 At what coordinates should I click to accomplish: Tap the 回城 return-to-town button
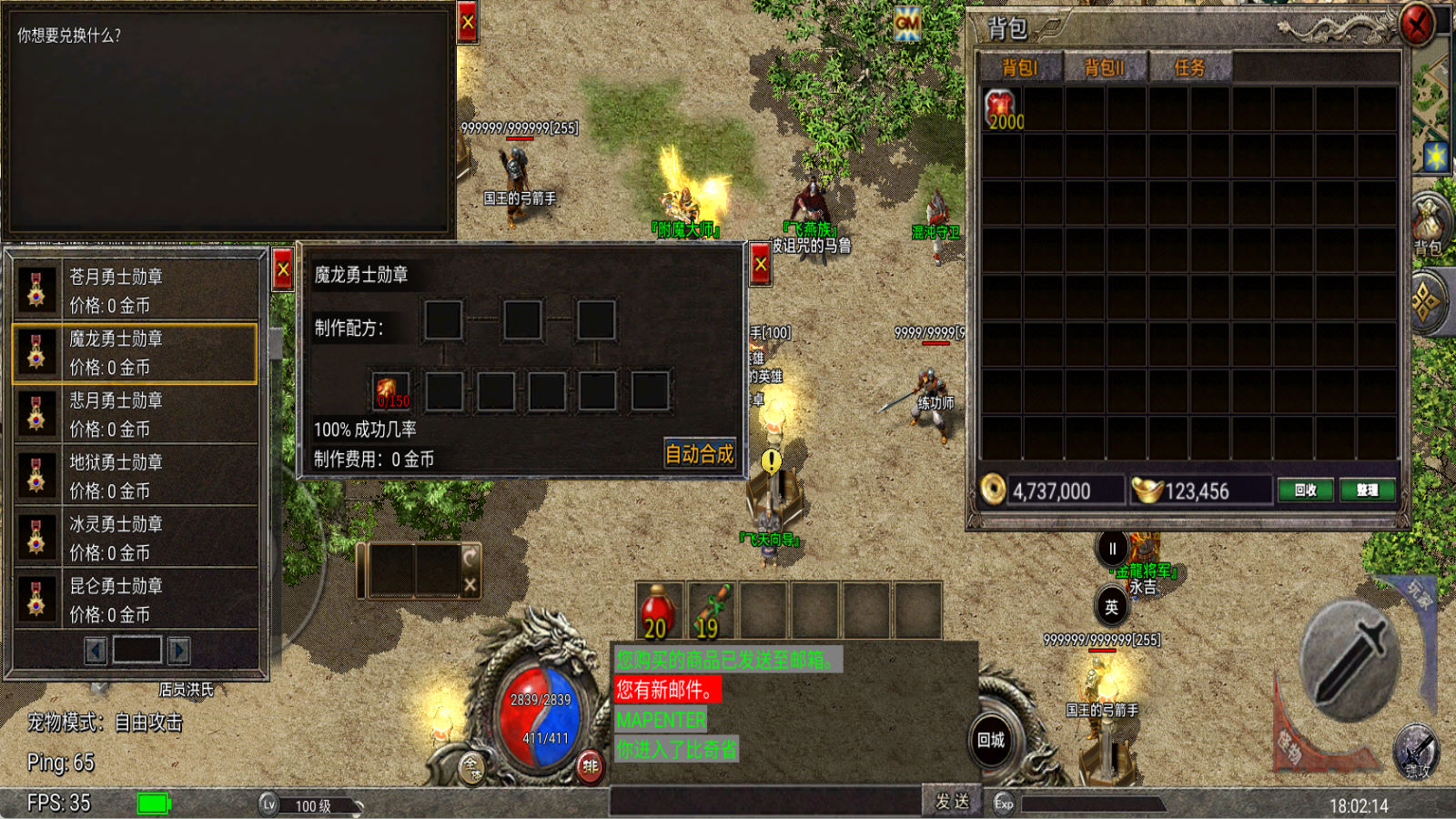click(x=991, y=740)
